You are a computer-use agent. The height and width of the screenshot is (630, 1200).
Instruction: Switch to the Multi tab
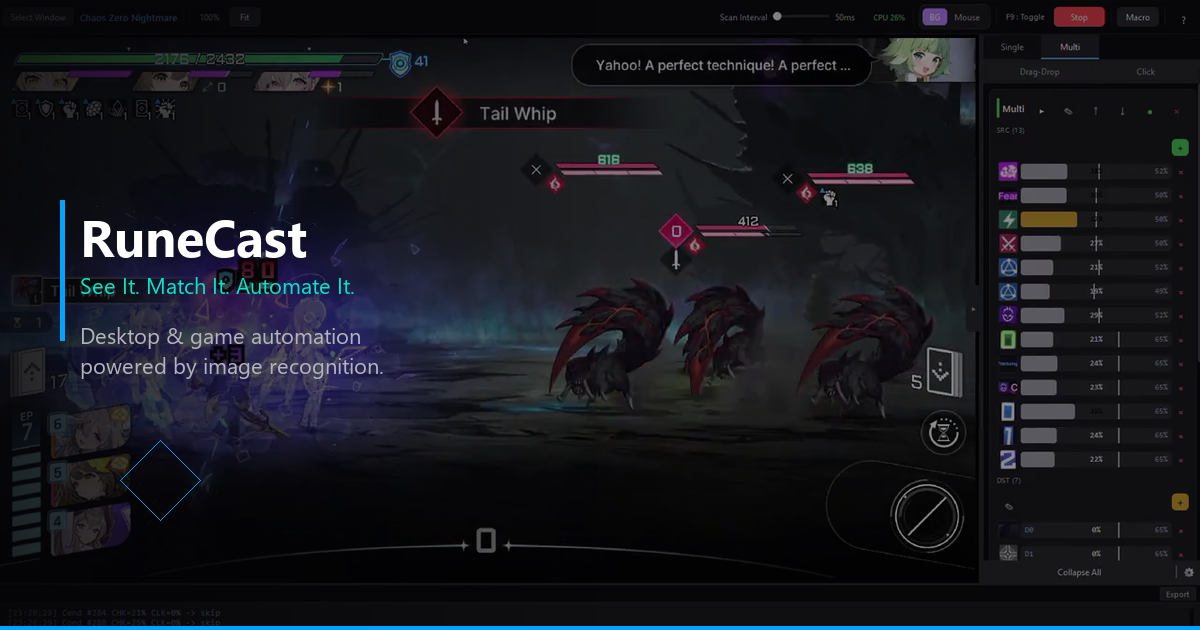click(x=1070, y=47)
